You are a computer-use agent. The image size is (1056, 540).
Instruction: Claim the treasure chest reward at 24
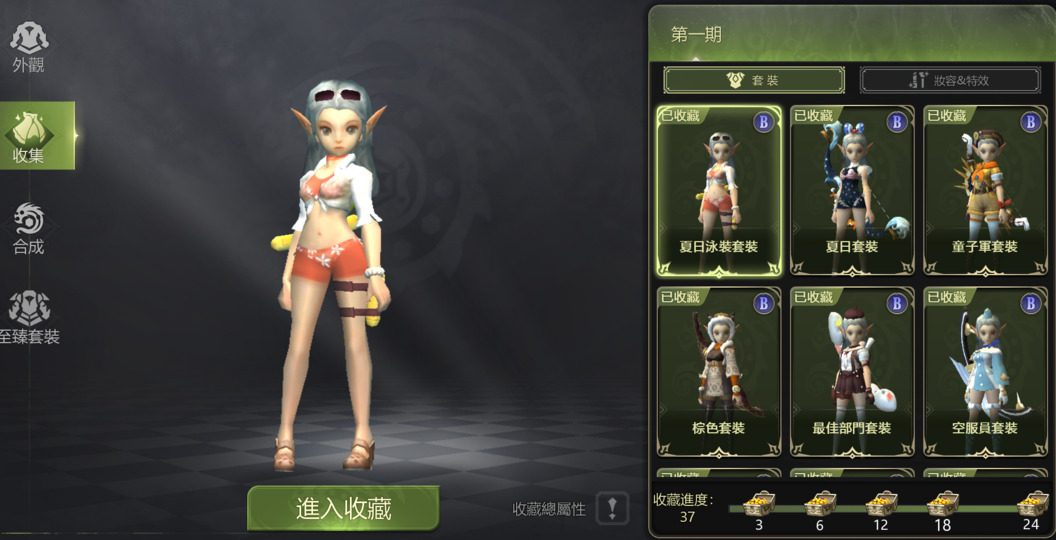pos(1031,504)
